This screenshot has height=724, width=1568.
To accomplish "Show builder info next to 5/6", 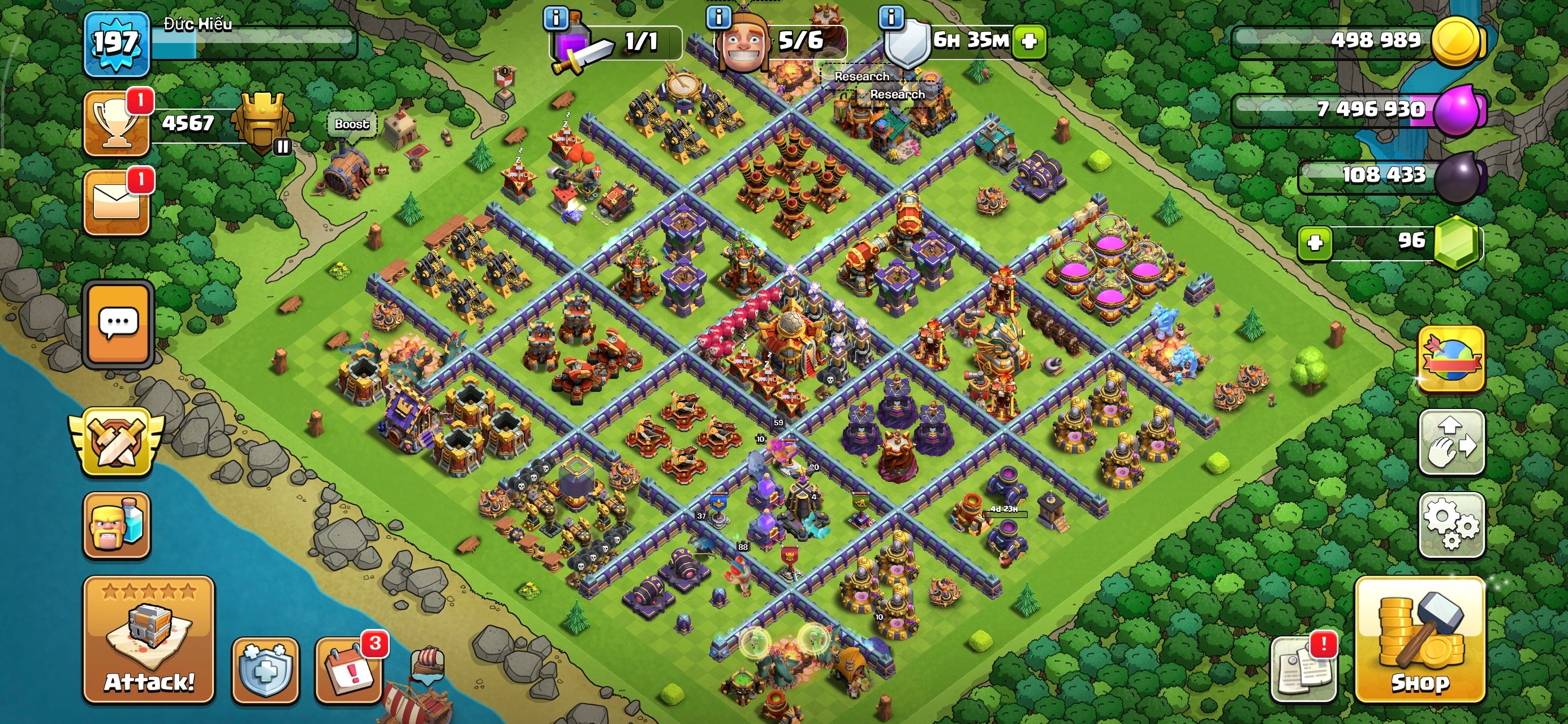I will click(x=718, y=17).
